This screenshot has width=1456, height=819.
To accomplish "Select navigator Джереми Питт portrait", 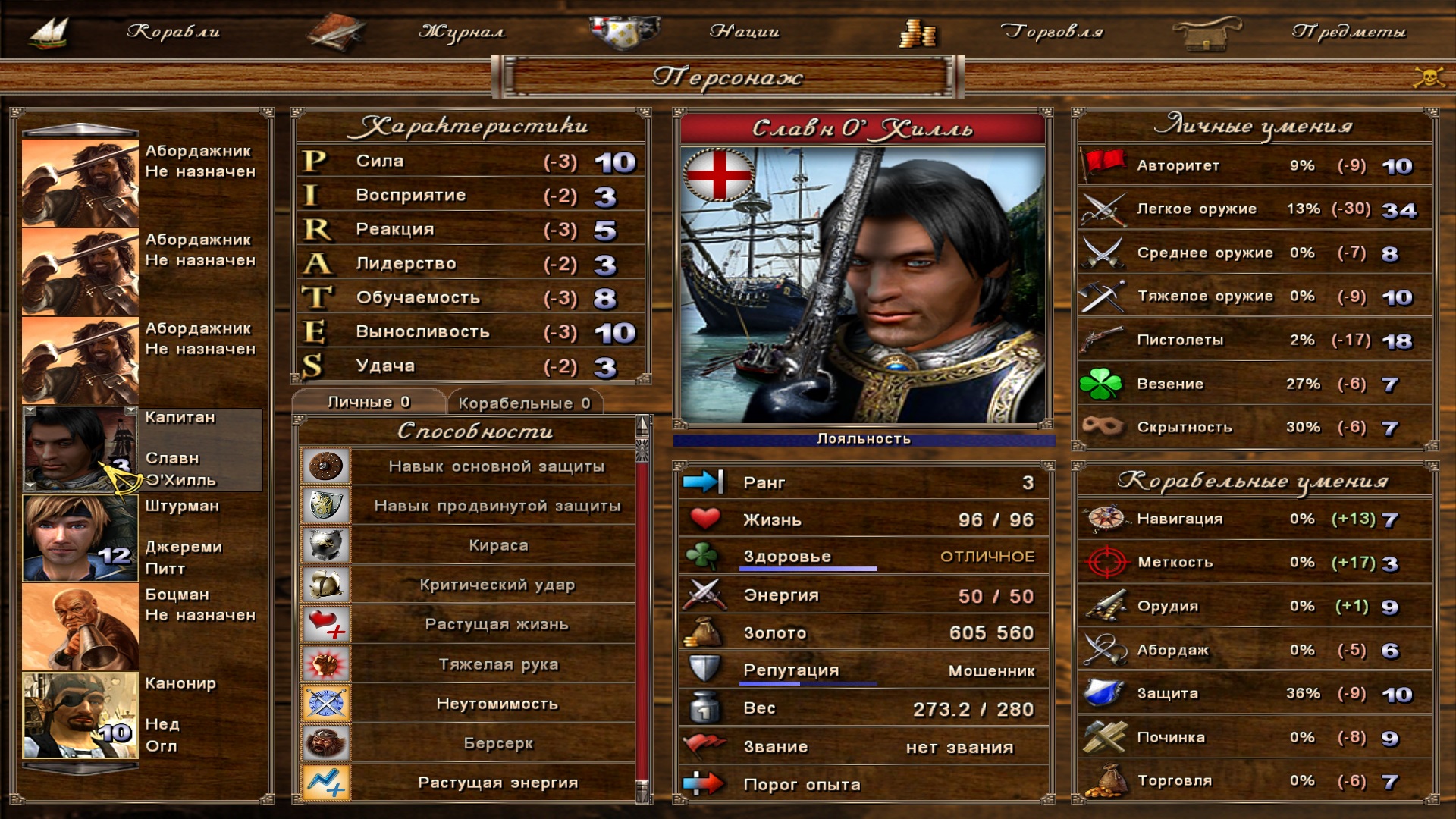I will tap(80, 538).
